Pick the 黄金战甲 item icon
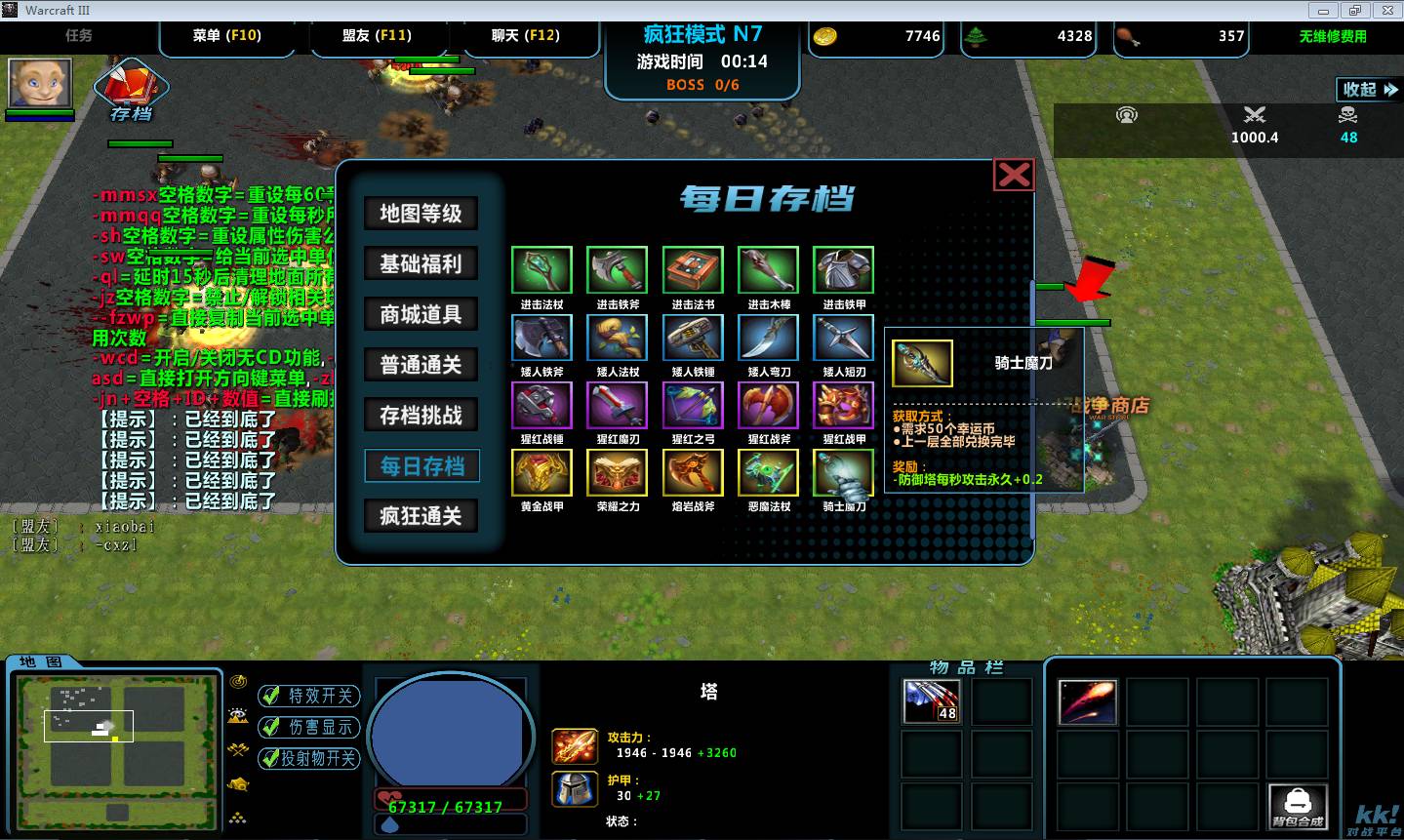The width and height of the screenshot is (1404, 840). (542, 473)
